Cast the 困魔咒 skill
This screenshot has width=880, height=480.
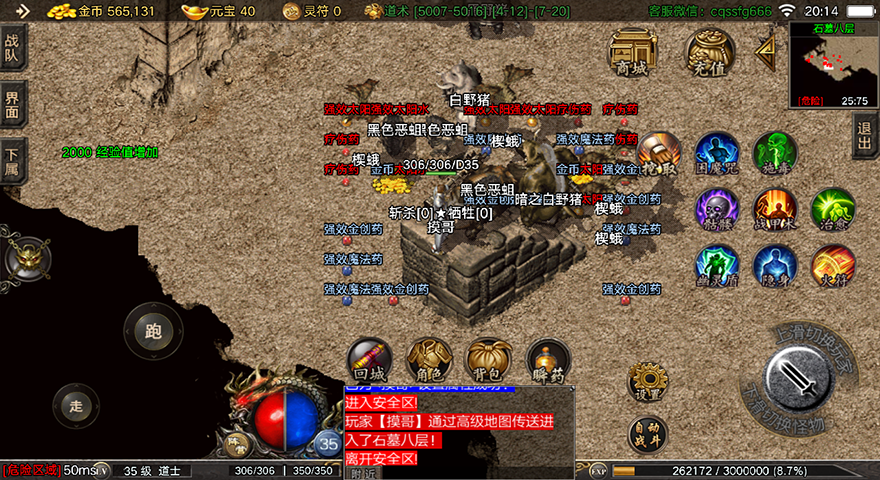click(717, 154)
